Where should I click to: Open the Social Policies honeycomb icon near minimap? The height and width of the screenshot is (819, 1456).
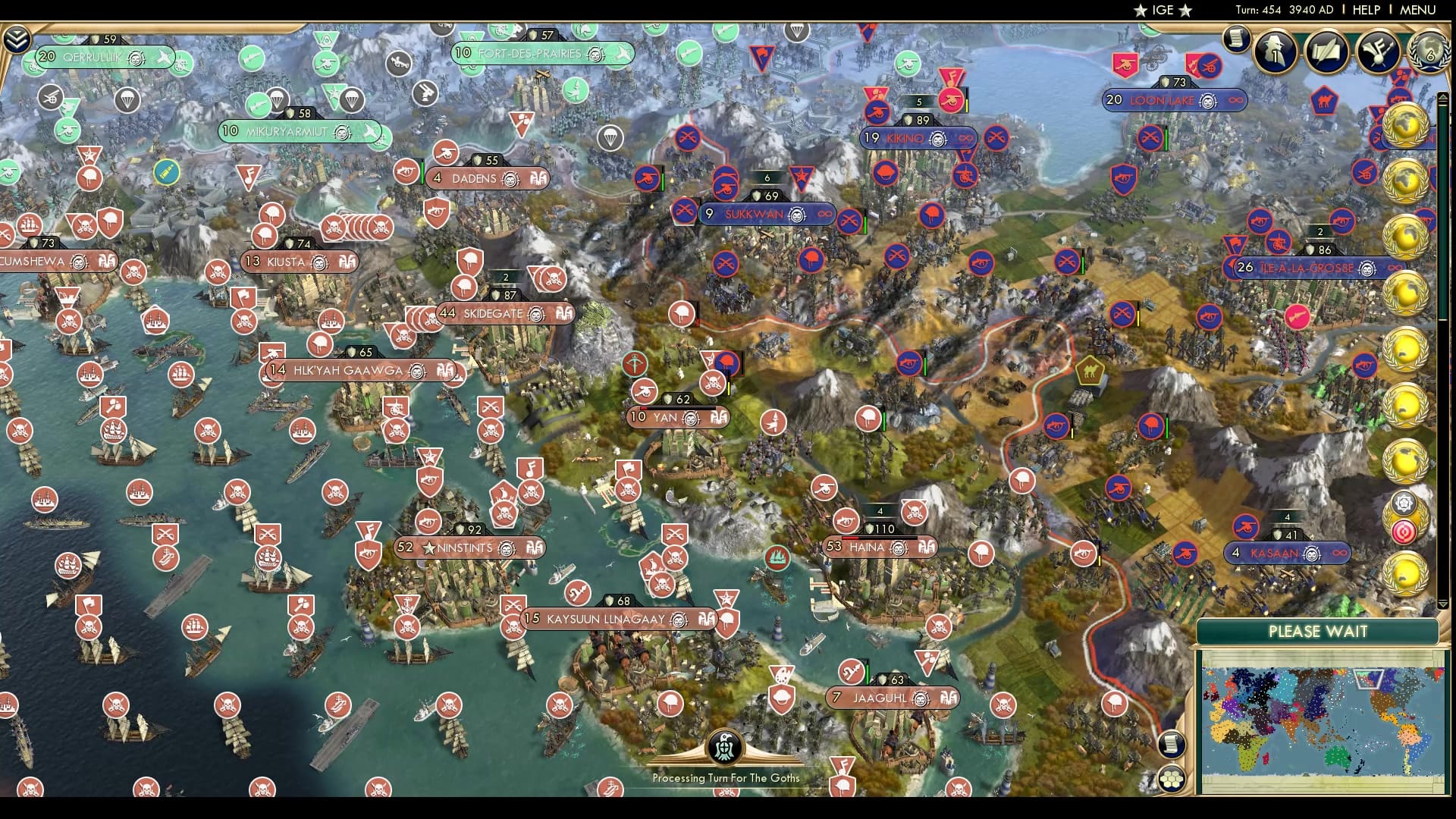click(x=1172, y=778)
